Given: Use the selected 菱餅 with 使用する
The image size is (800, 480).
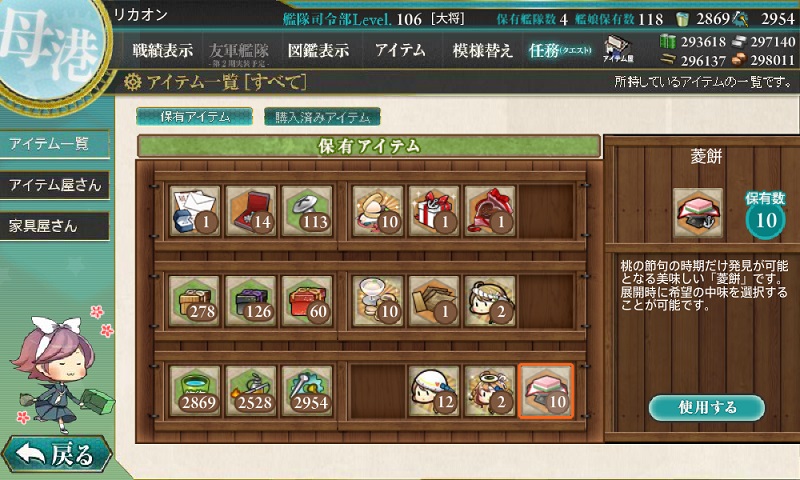Looking at the screenshot, I should click(x=706, y=408).
